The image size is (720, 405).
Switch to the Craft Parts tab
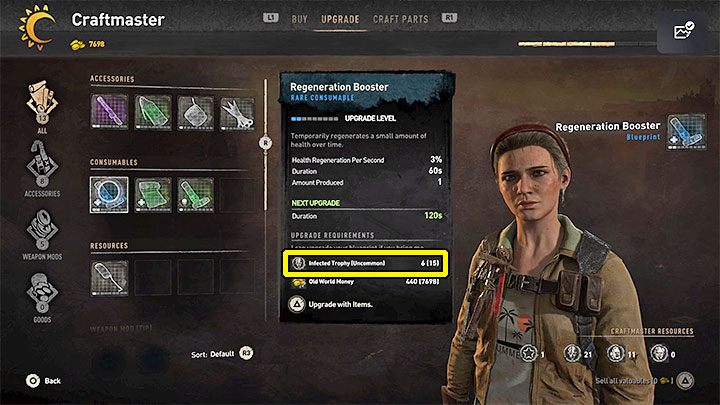pyautogui.click(x=399, y=19)
